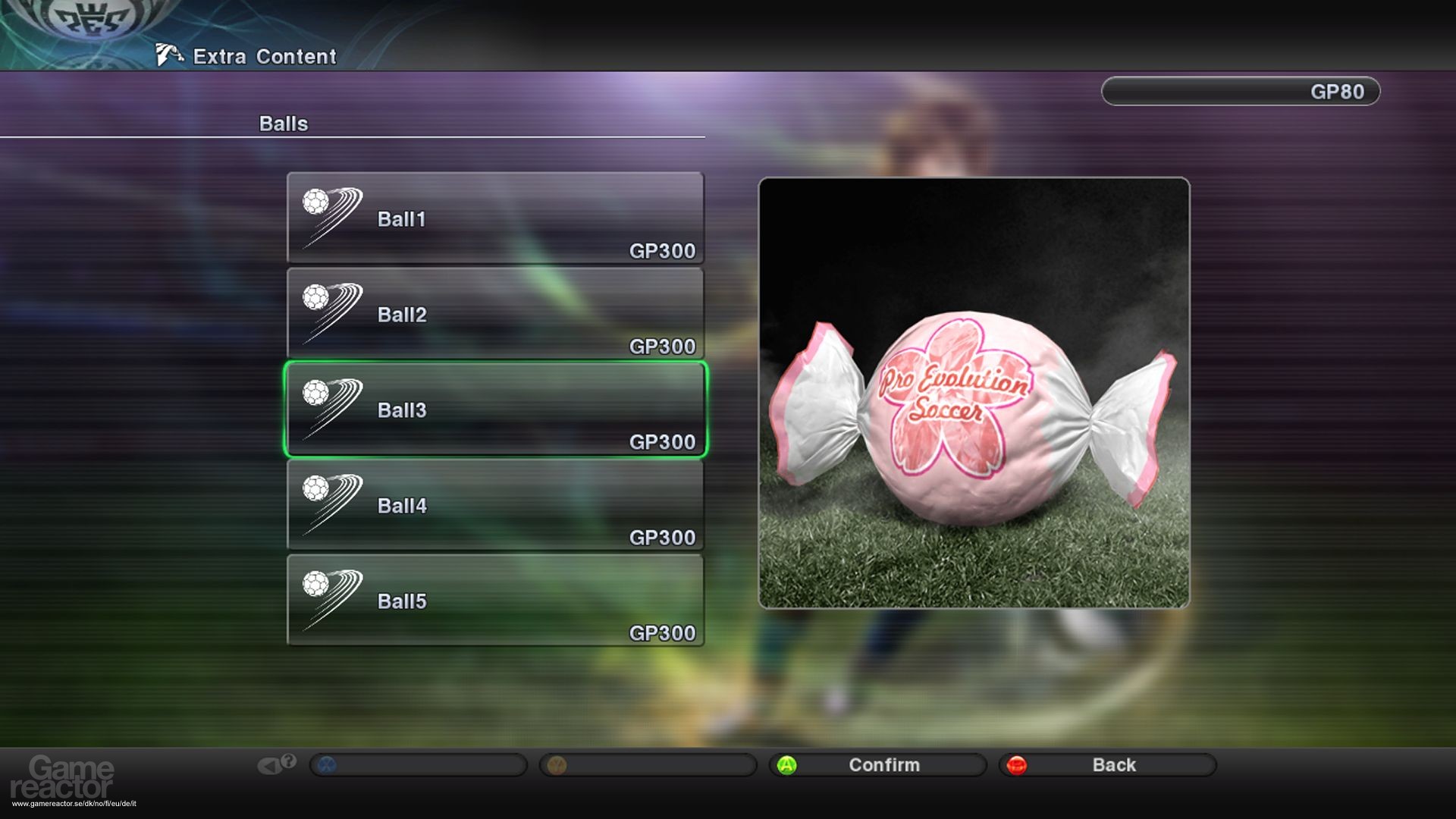Select the green A icon before Confirm
The width and height of the screenshot is (1456, 819).
point(787,764)
